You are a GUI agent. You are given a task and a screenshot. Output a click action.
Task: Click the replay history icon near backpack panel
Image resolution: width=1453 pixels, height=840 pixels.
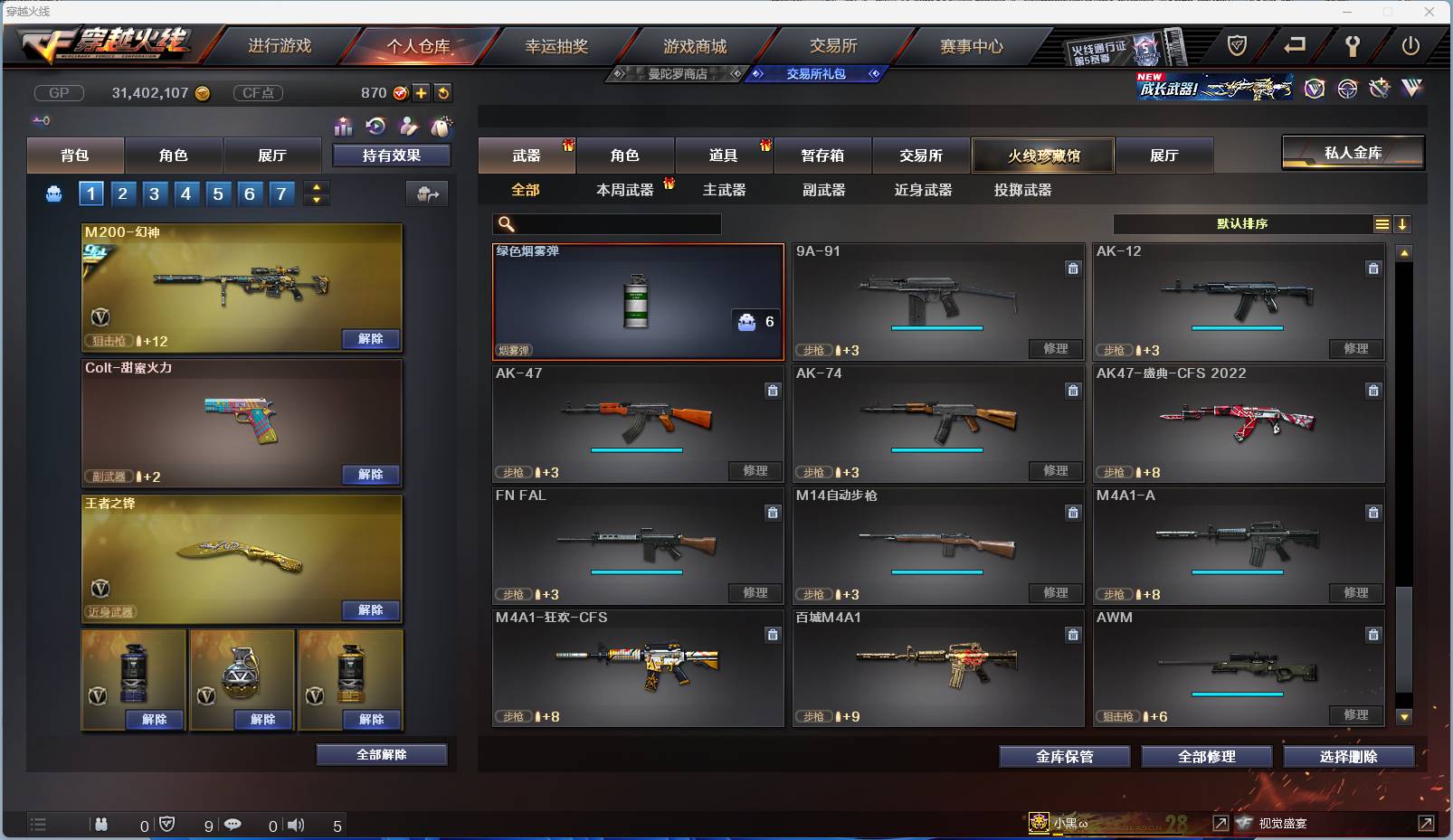point(377,127)
